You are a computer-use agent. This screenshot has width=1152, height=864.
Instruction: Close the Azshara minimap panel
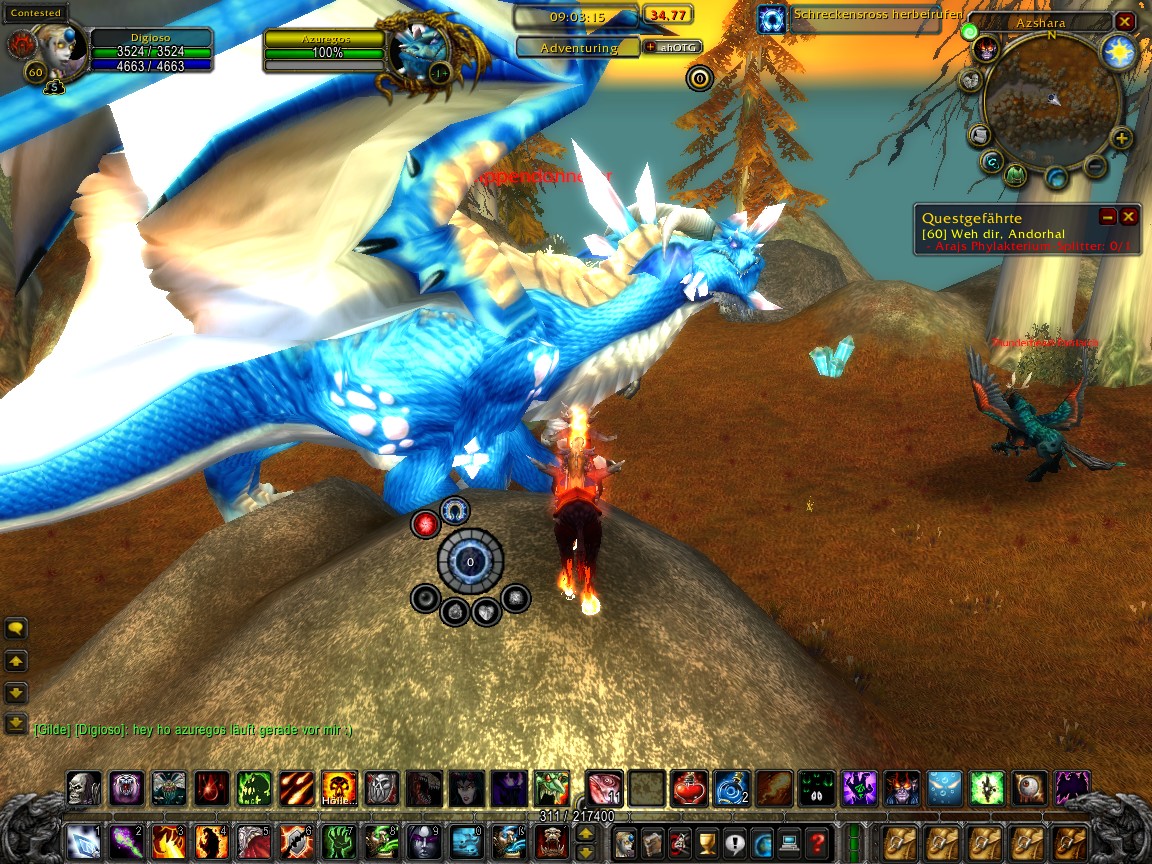1125,21
